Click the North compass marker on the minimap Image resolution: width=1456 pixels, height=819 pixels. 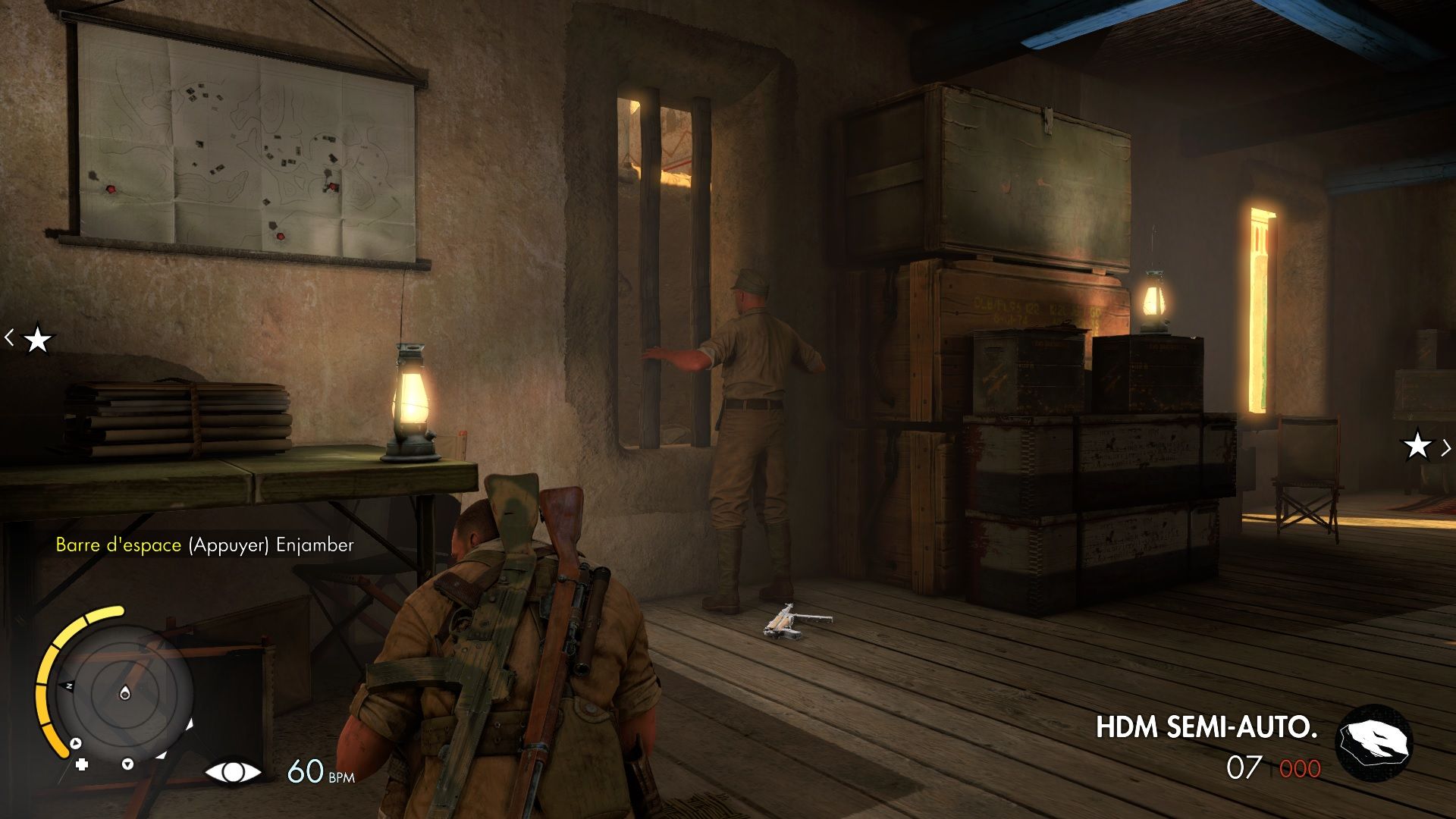[x=70, y=686]
